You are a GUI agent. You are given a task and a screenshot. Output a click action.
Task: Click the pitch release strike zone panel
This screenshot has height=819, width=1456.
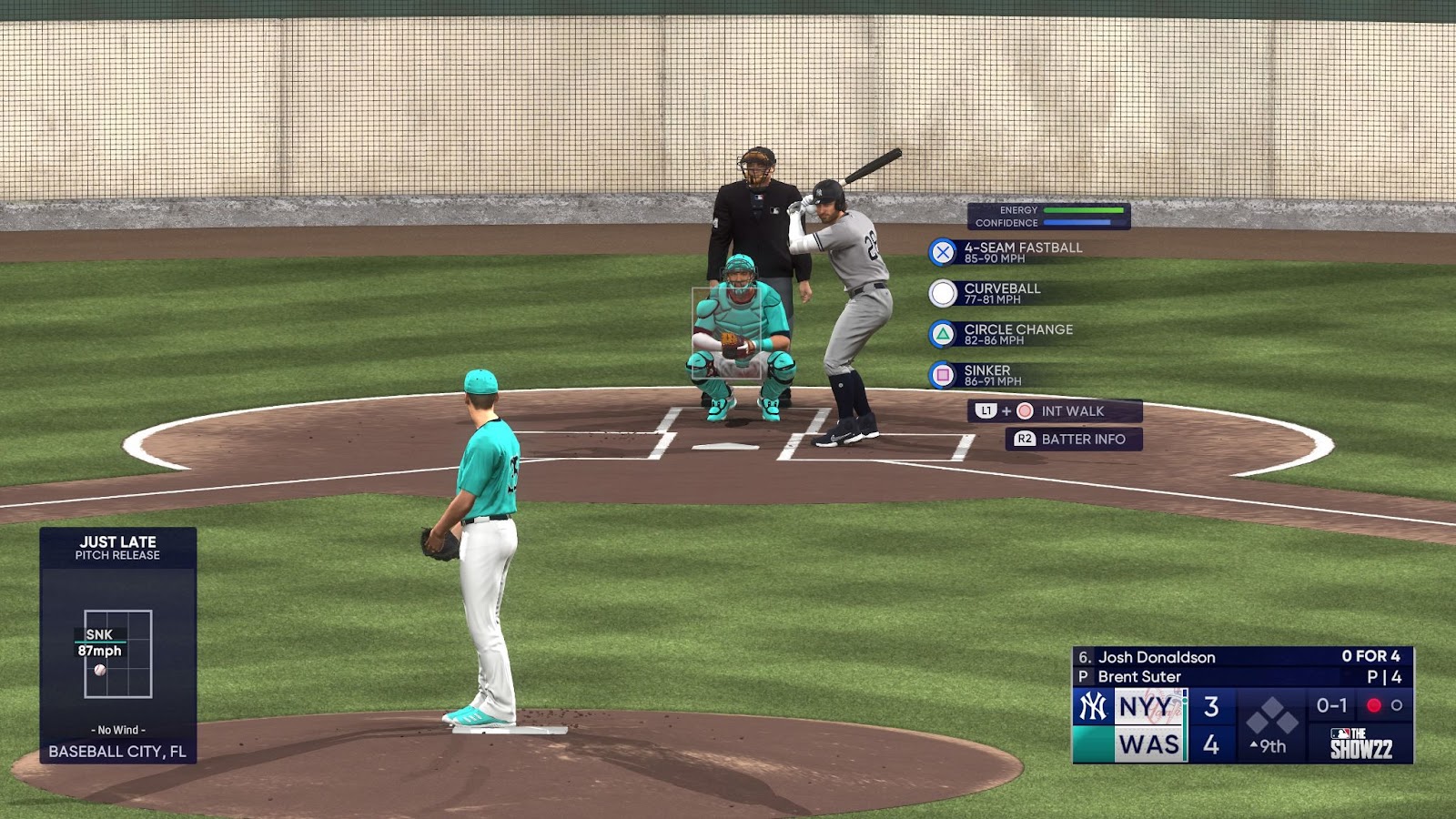pyautogui.click(x=118, y=653)
